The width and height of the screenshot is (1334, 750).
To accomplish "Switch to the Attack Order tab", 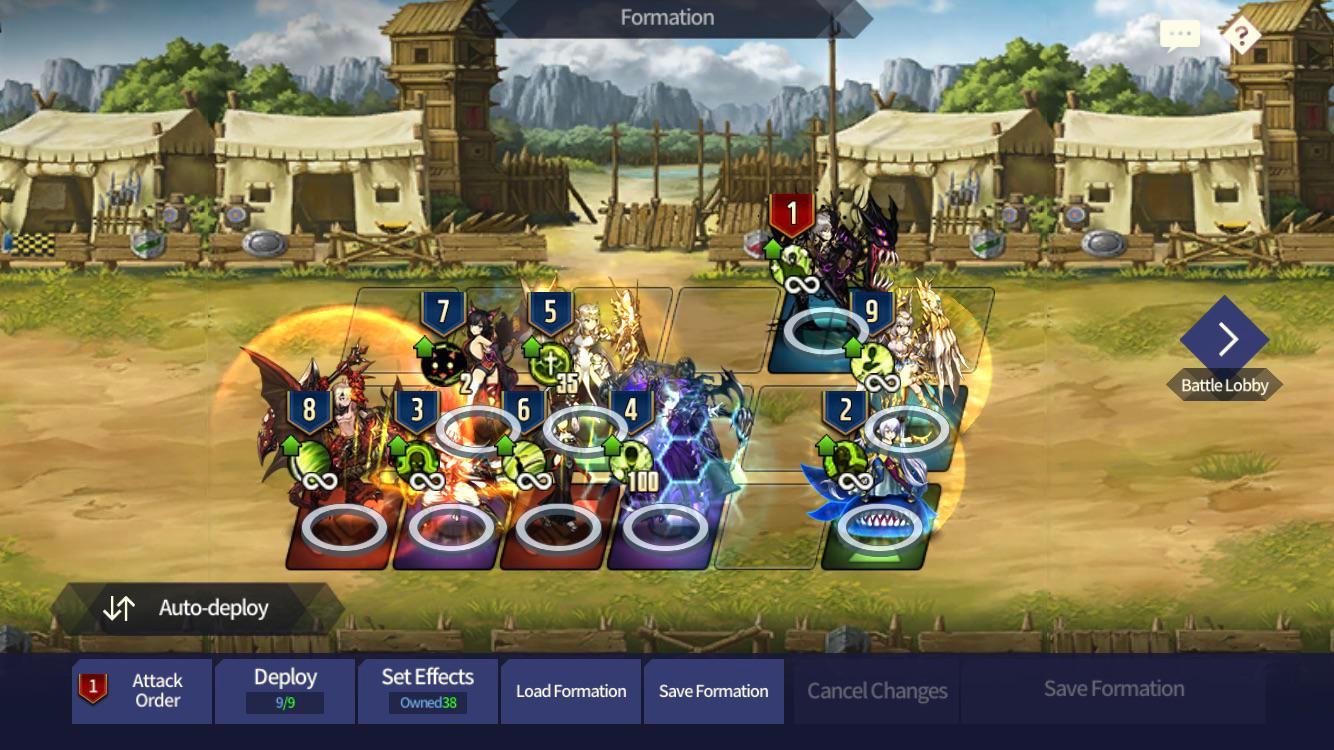I will (x=143, y=690).
